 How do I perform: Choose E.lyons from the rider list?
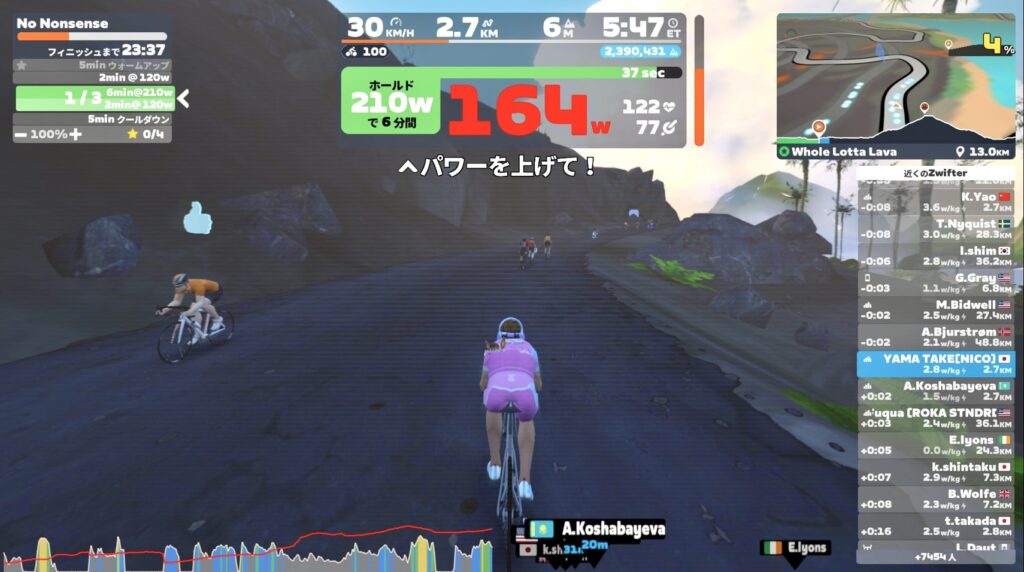tap(935, 445)
